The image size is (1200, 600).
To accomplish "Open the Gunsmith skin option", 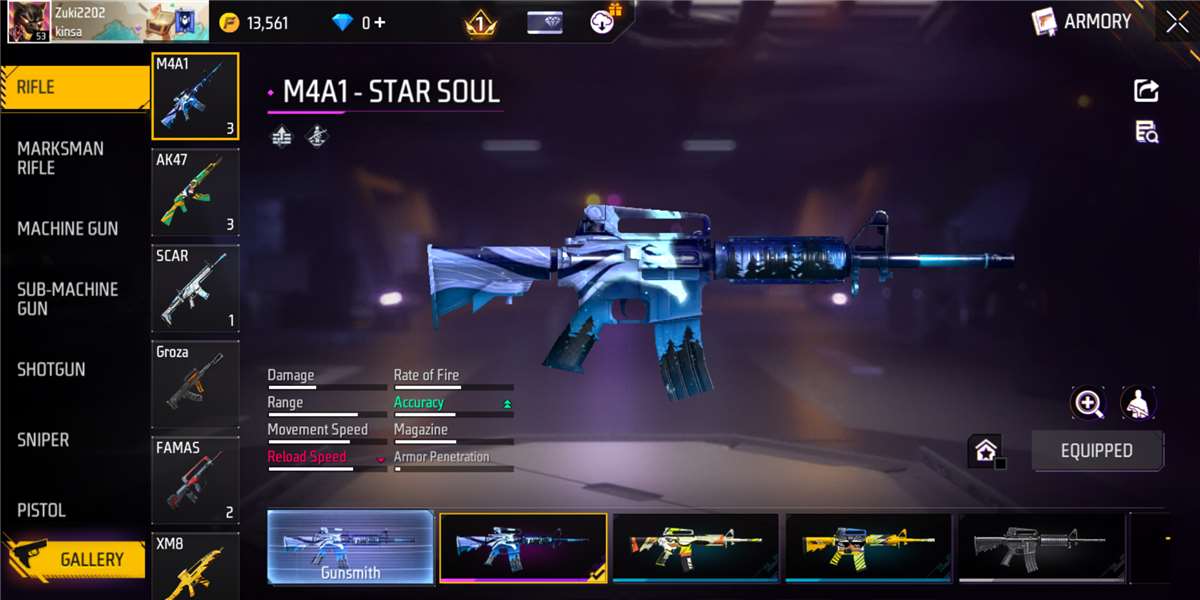I will pyautogui.click(x=350, y=547).
